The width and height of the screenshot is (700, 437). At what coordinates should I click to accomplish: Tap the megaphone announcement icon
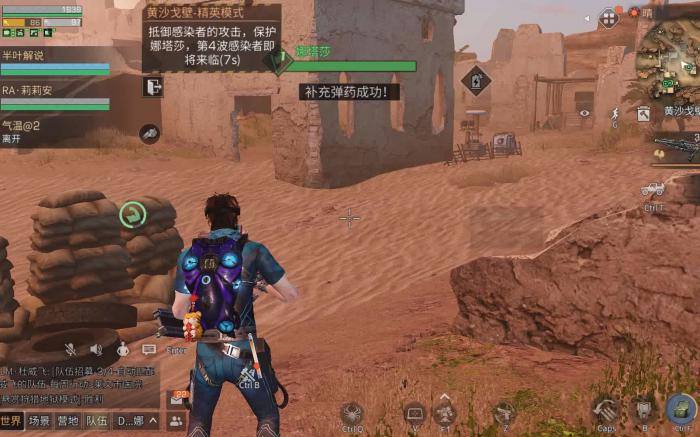tap(149, 133)
